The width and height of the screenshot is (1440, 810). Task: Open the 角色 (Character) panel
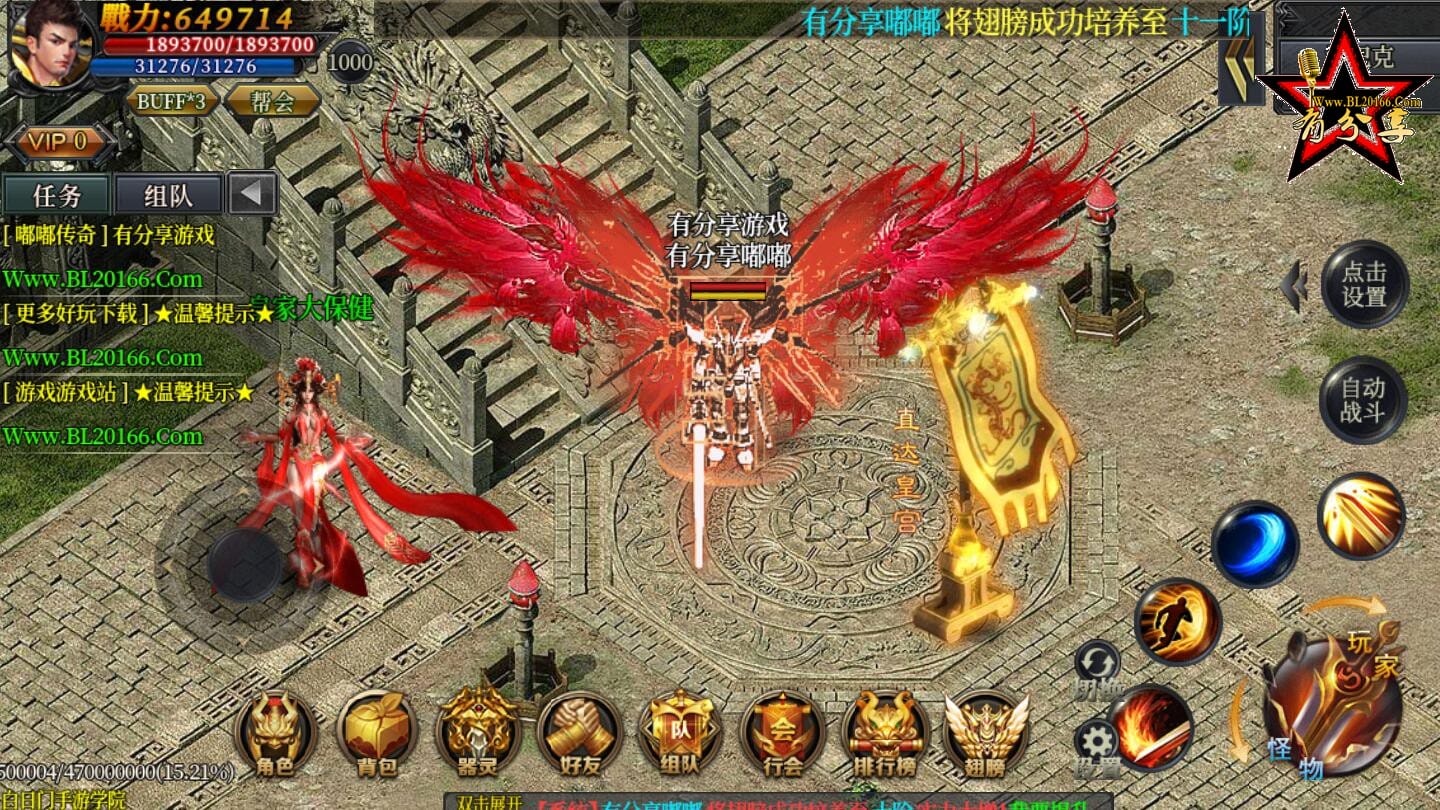click(x=275, y=735)
